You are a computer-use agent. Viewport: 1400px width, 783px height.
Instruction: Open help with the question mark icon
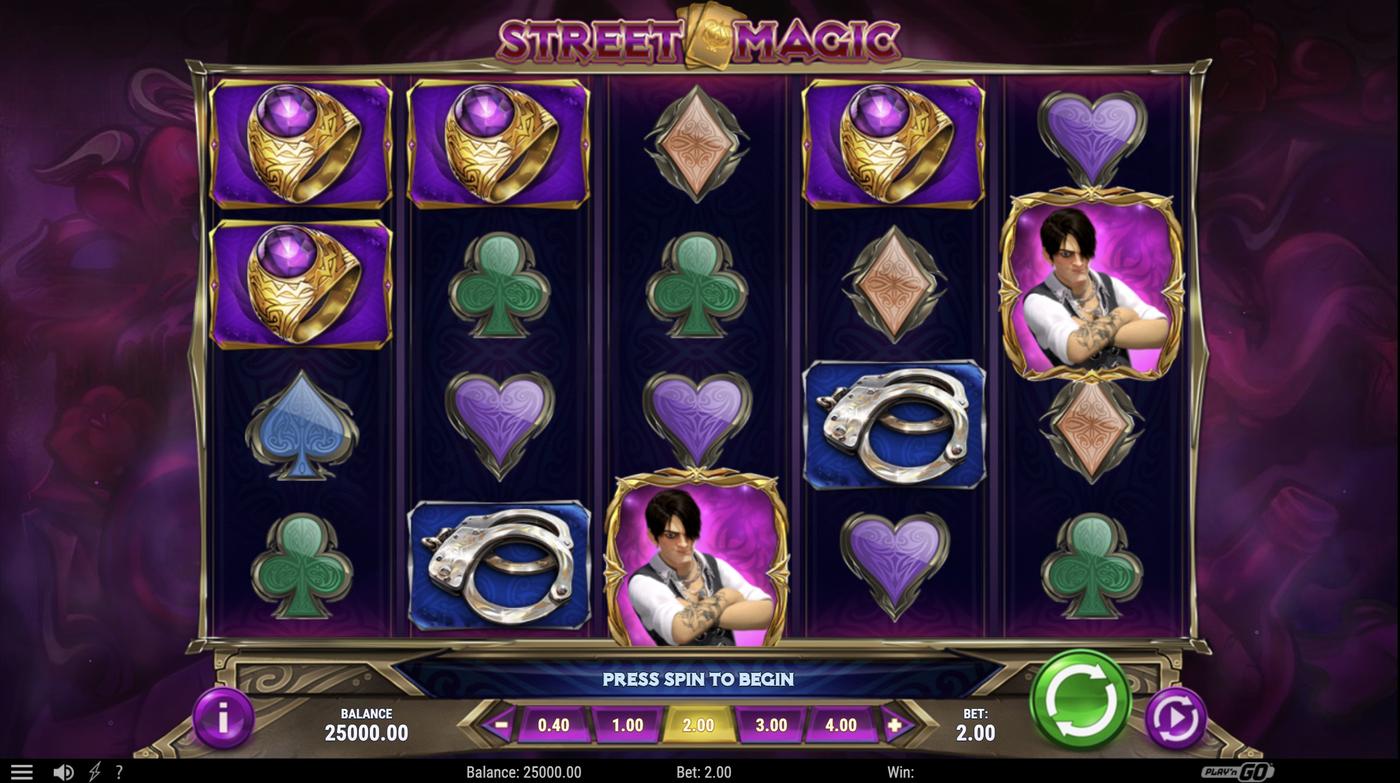pyautogui.click(x=118, y=771)
